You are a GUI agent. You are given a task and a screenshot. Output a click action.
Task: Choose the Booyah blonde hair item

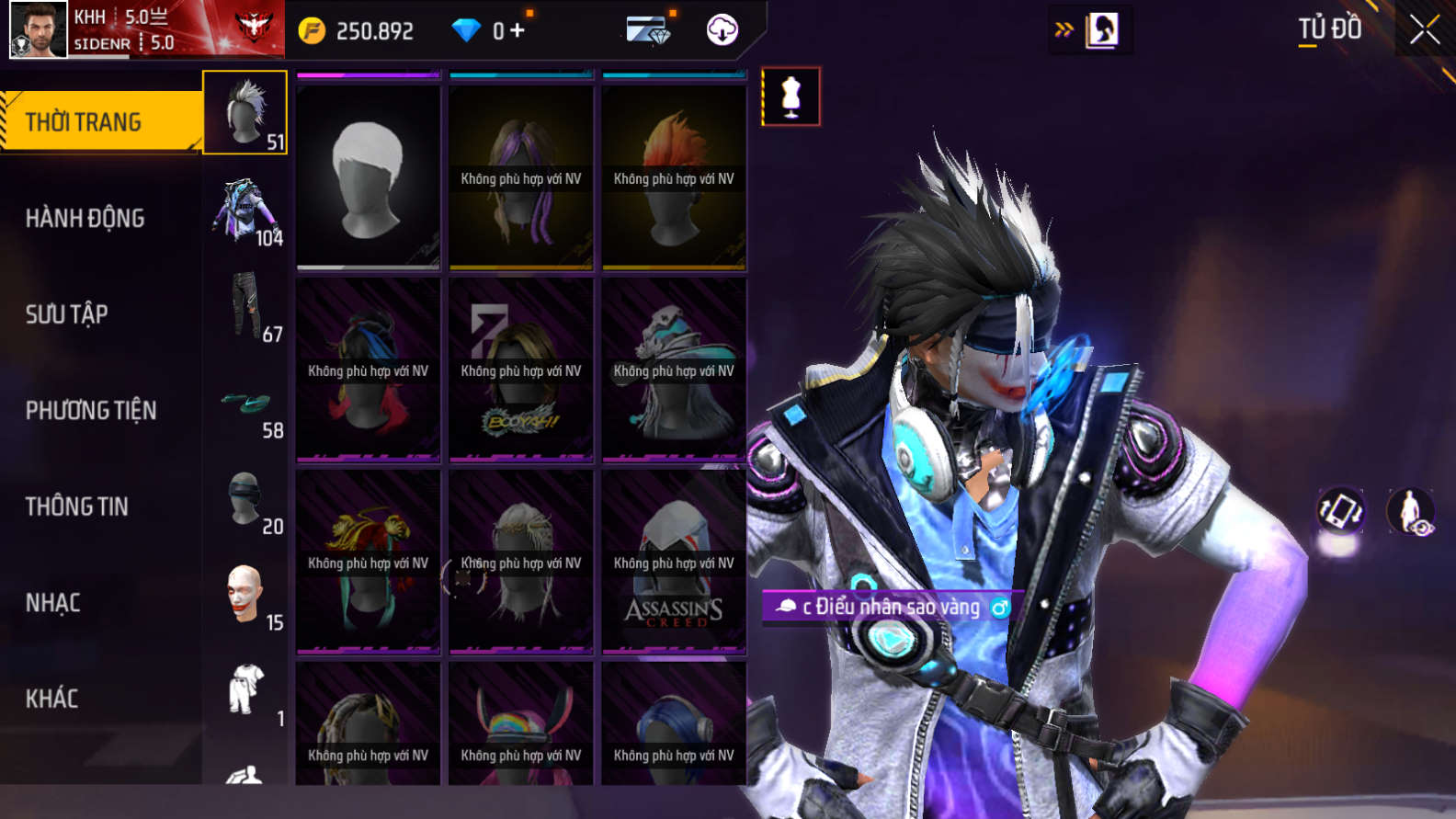tap(521, 370)
